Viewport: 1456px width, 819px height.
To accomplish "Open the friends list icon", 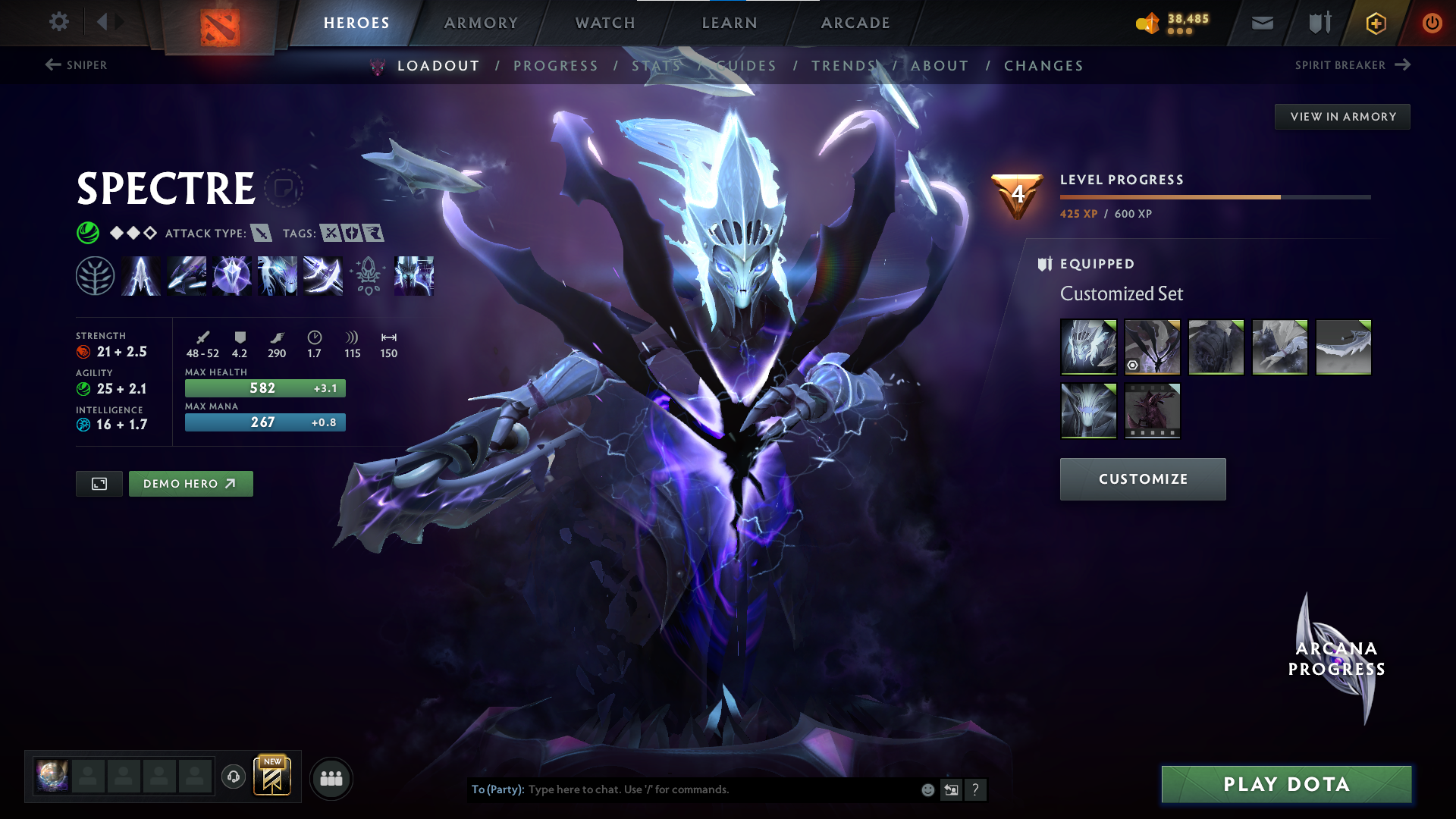I will click(331, 778).
